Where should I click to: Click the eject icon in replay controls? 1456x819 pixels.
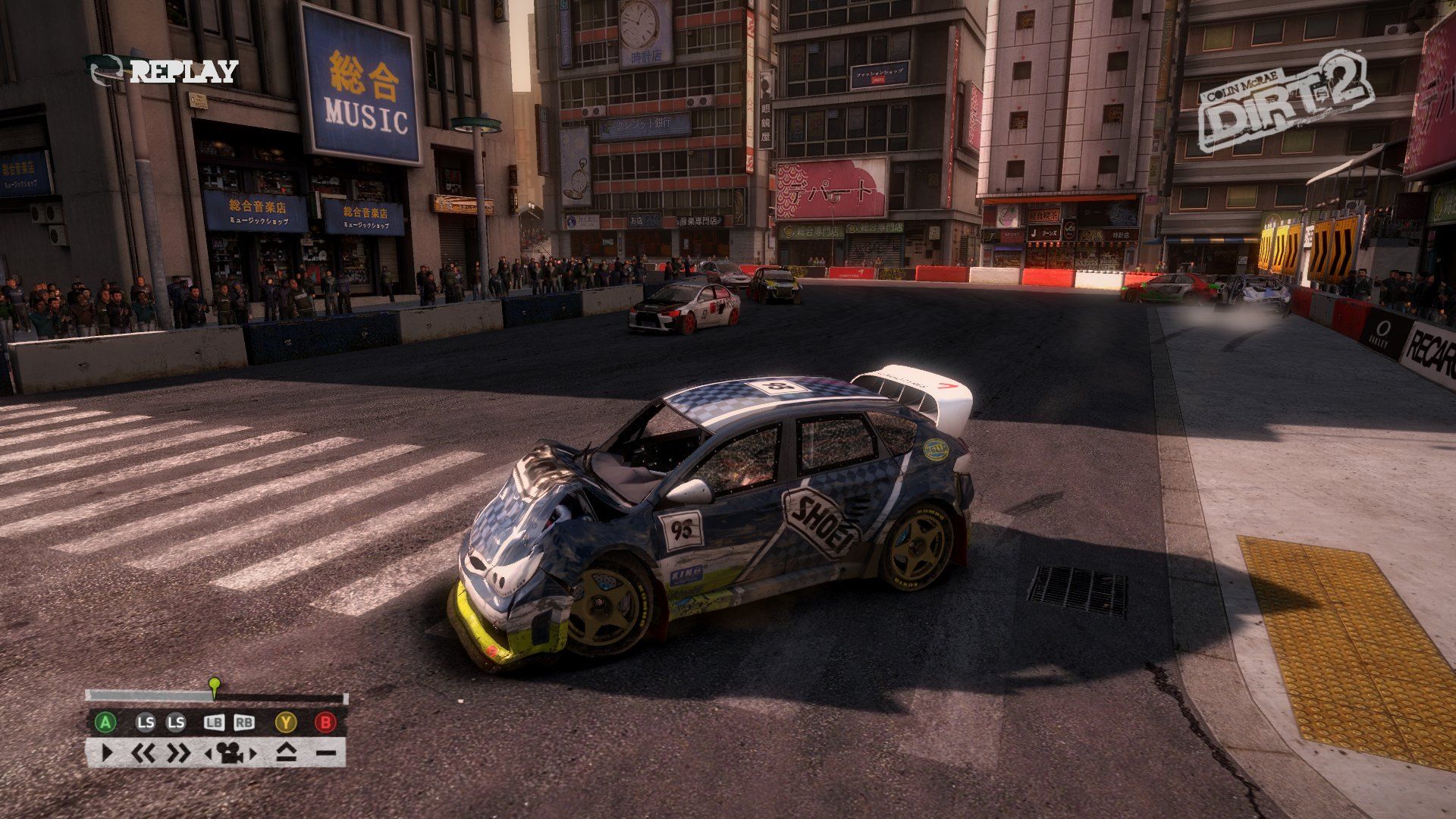coord(286,753)
